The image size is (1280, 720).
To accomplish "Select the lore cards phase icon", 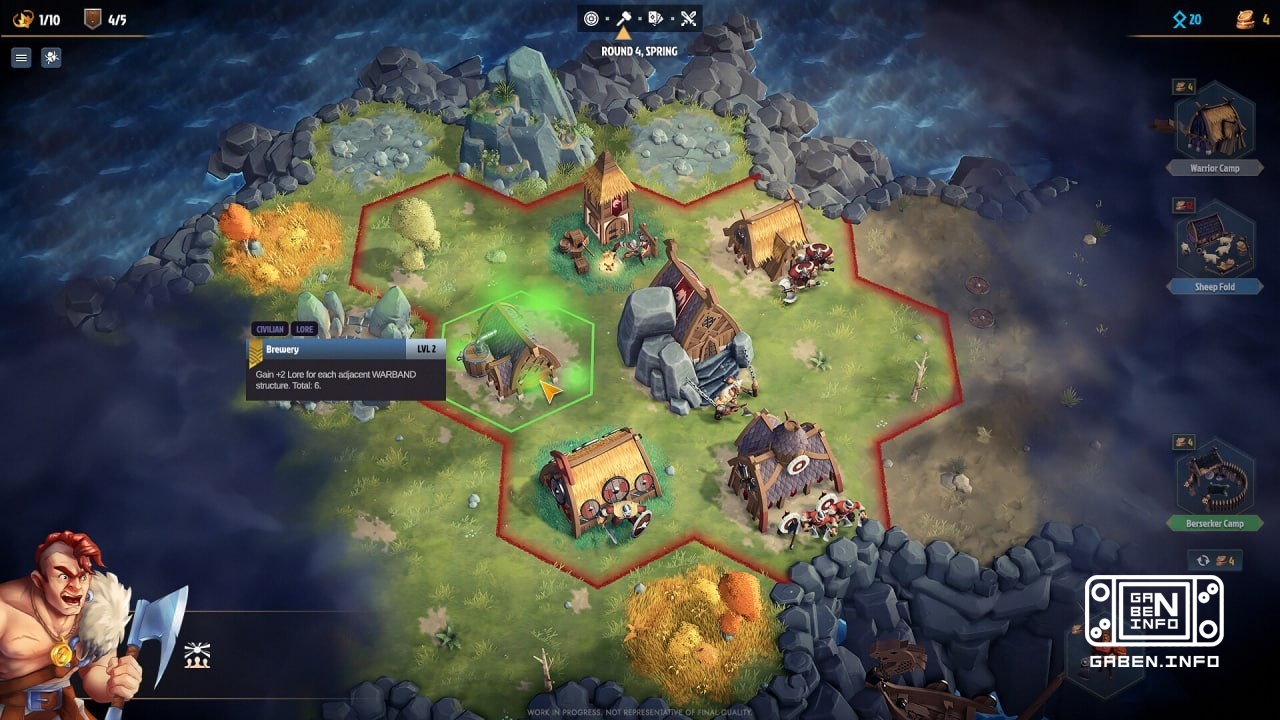I will point(656,18).
